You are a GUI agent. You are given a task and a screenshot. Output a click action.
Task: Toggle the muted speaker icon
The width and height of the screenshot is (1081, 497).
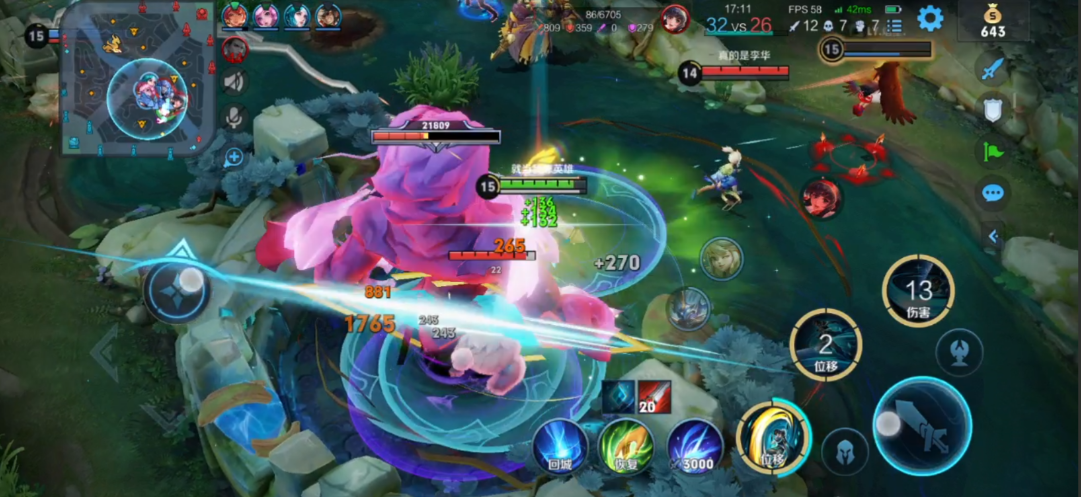click(235, 82)
